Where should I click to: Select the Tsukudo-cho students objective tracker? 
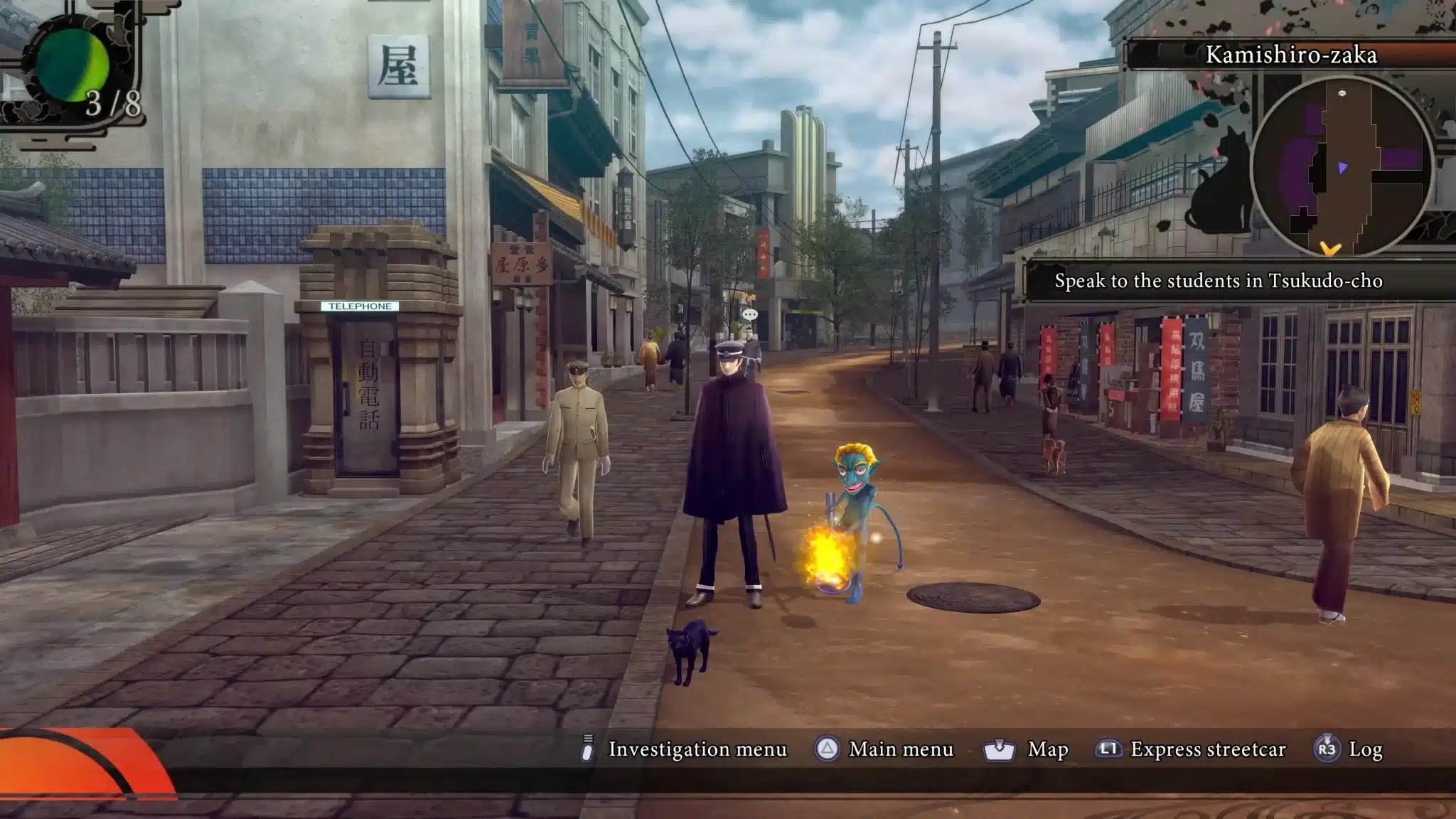pos(1218,281)
